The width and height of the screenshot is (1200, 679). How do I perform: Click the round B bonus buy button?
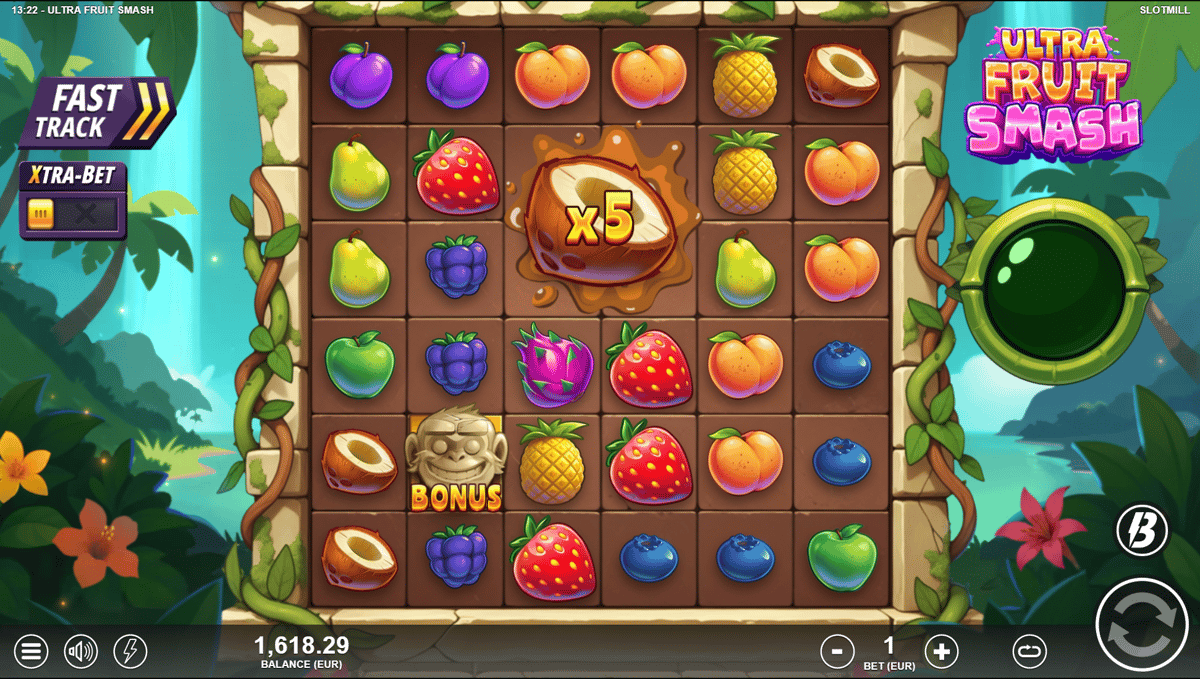coord(1141,531)
